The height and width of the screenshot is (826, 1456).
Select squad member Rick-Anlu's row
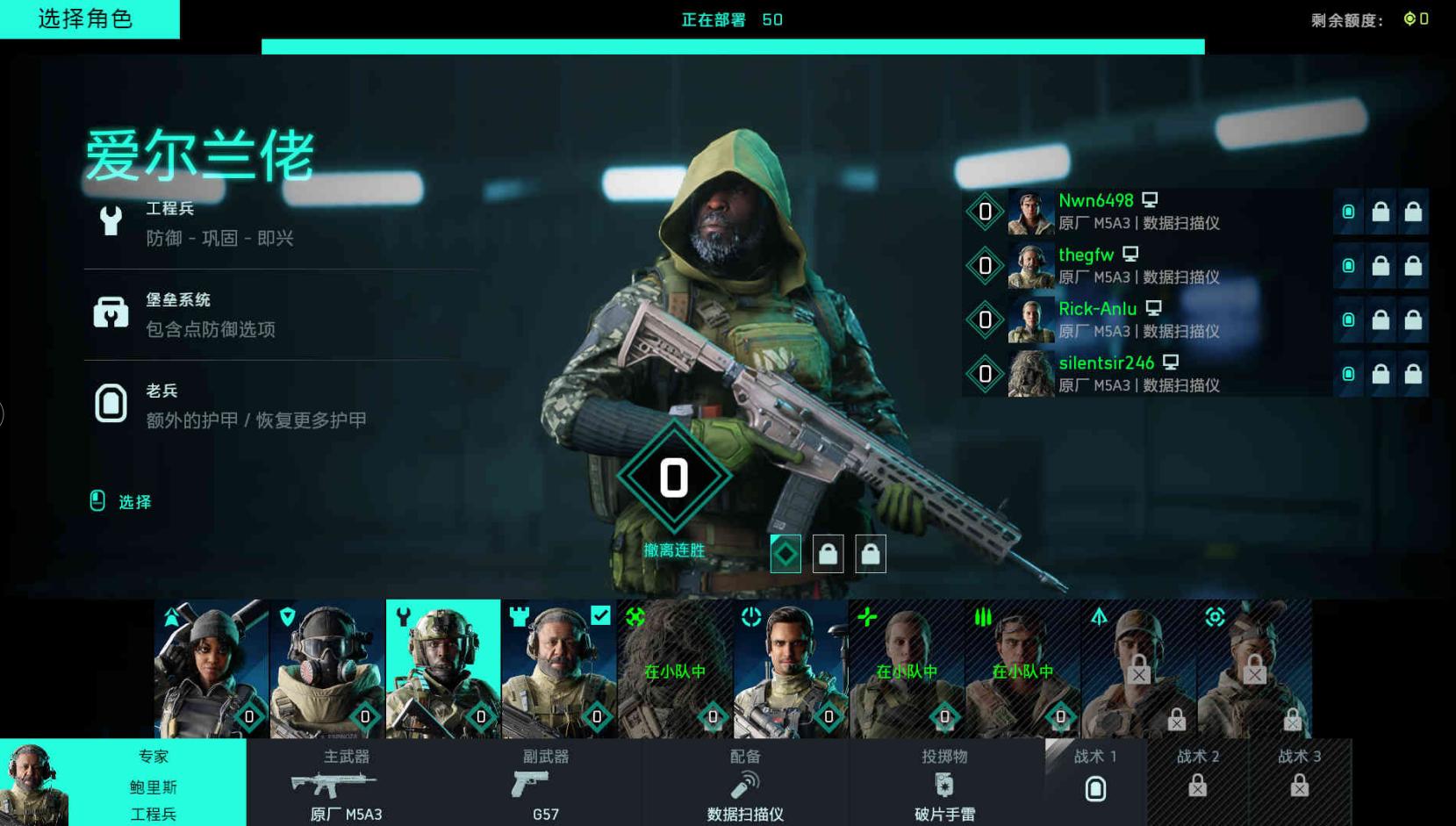tap(1150, 320)
